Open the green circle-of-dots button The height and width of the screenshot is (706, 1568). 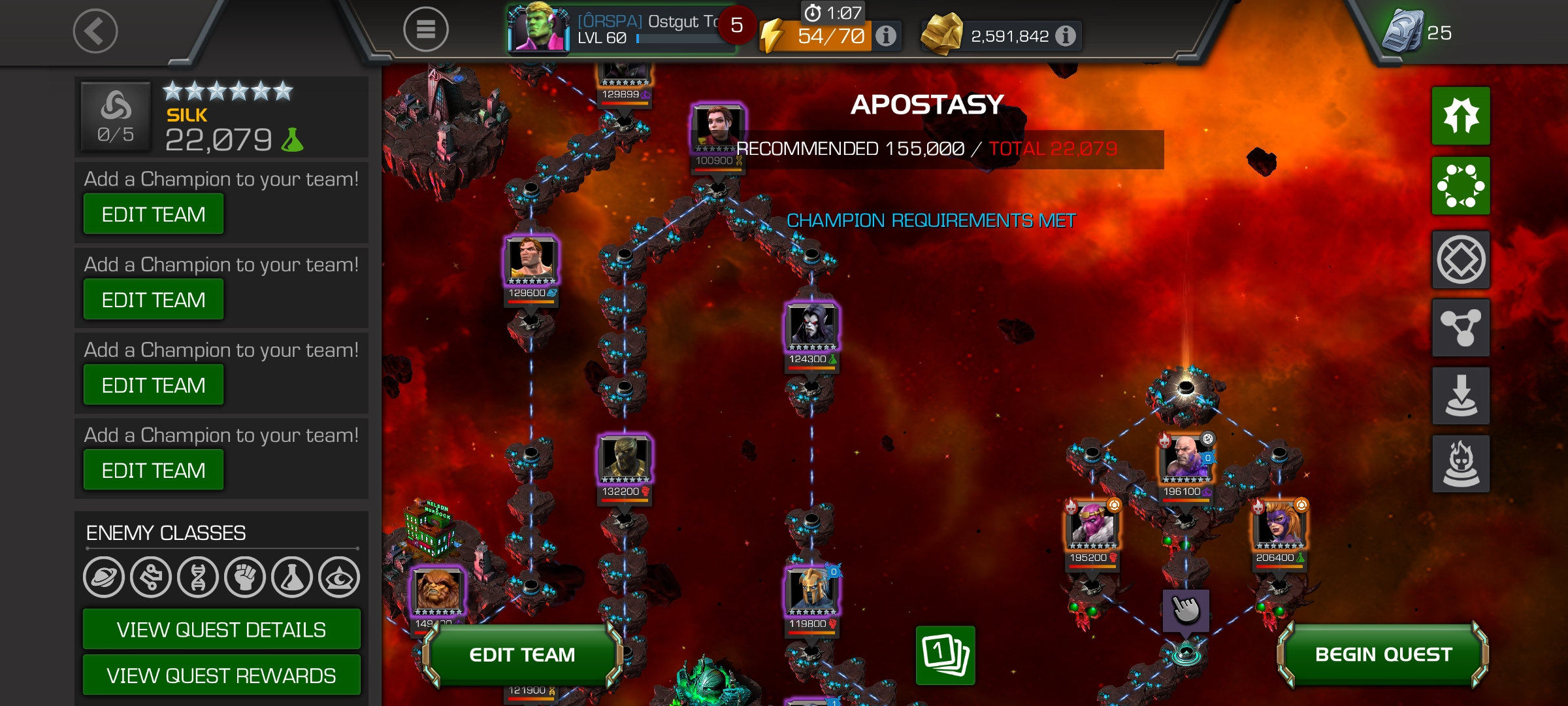[x=1461, y=186]
